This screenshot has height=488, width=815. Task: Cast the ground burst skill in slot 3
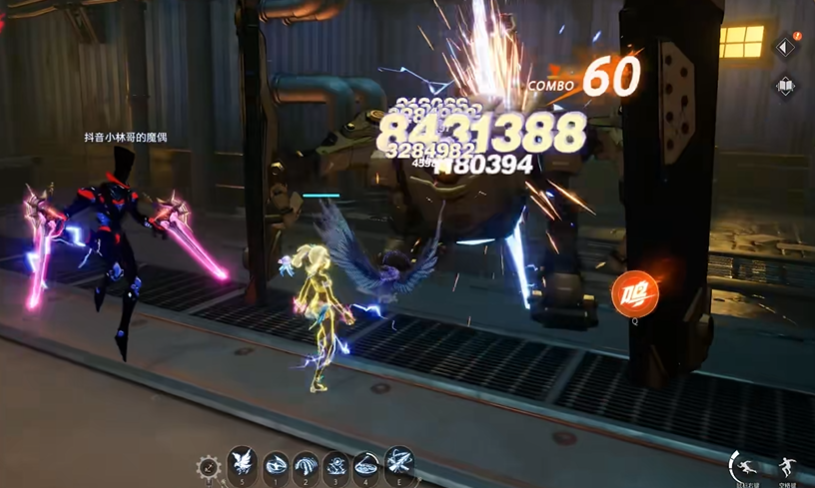[338, 466]
